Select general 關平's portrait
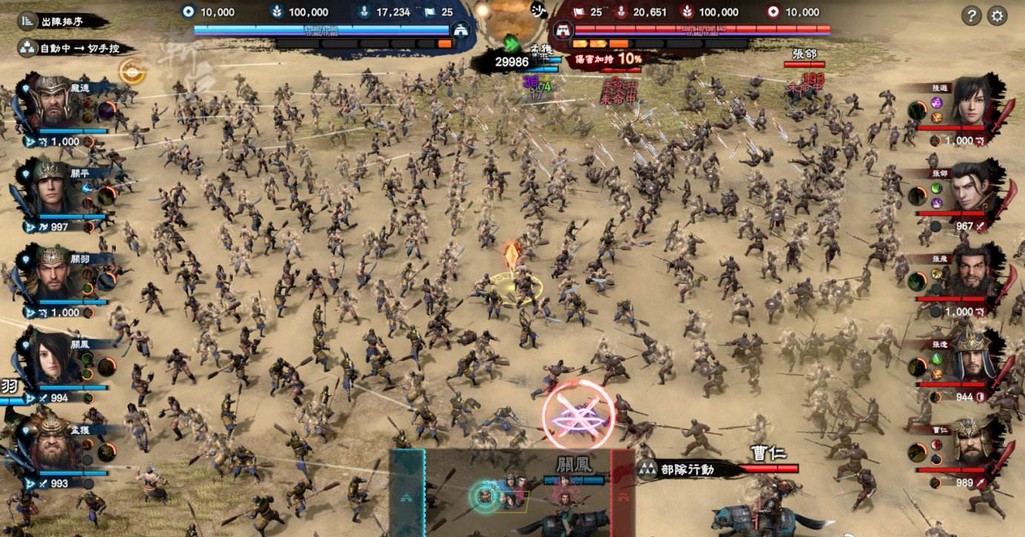 point(54,187)
